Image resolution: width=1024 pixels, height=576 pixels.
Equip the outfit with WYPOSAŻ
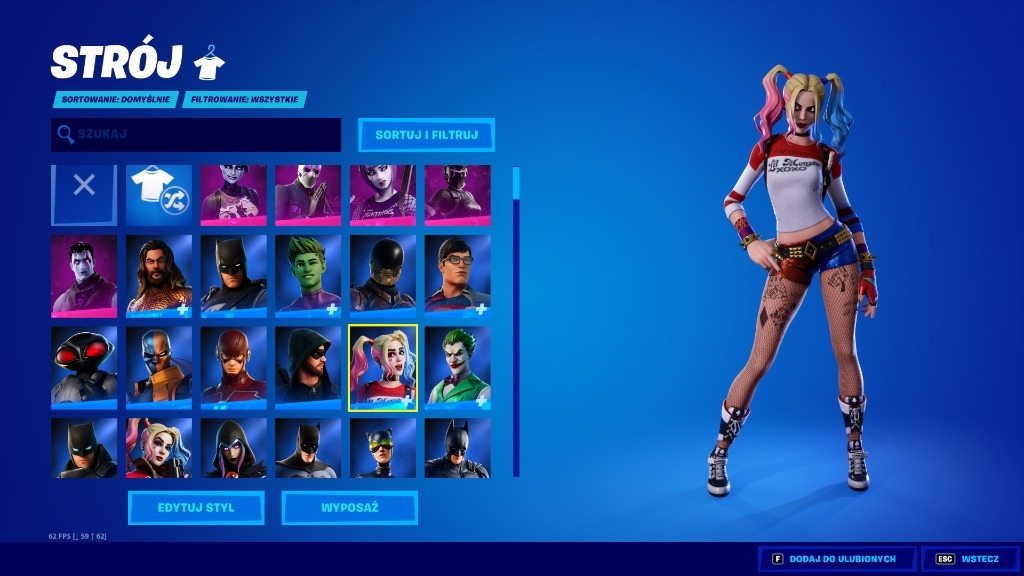[x=350, y=508]
